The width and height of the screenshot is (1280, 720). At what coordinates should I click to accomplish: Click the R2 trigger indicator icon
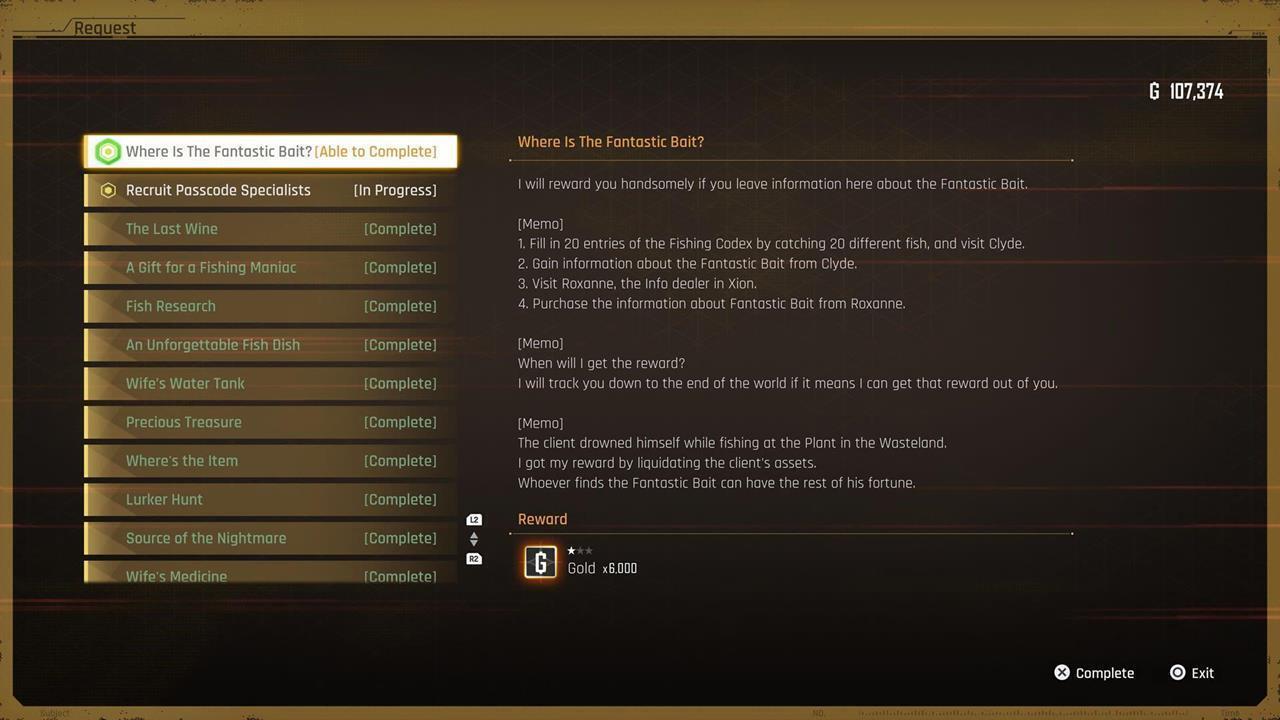(474, 558)
